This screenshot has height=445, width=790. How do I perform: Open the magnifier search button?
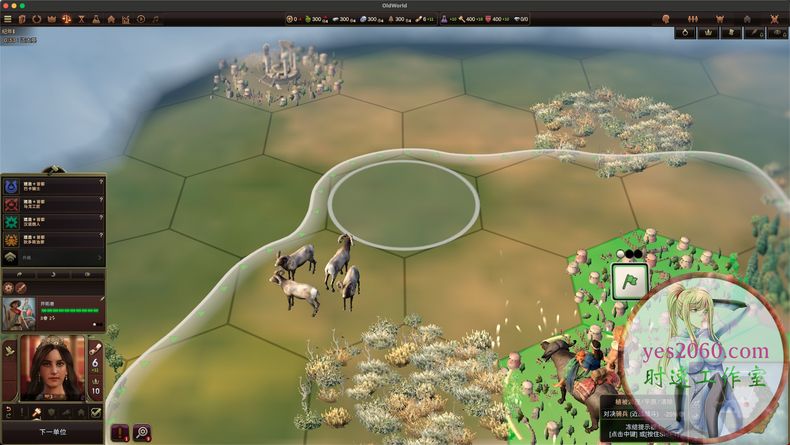(x=143, y=433)
